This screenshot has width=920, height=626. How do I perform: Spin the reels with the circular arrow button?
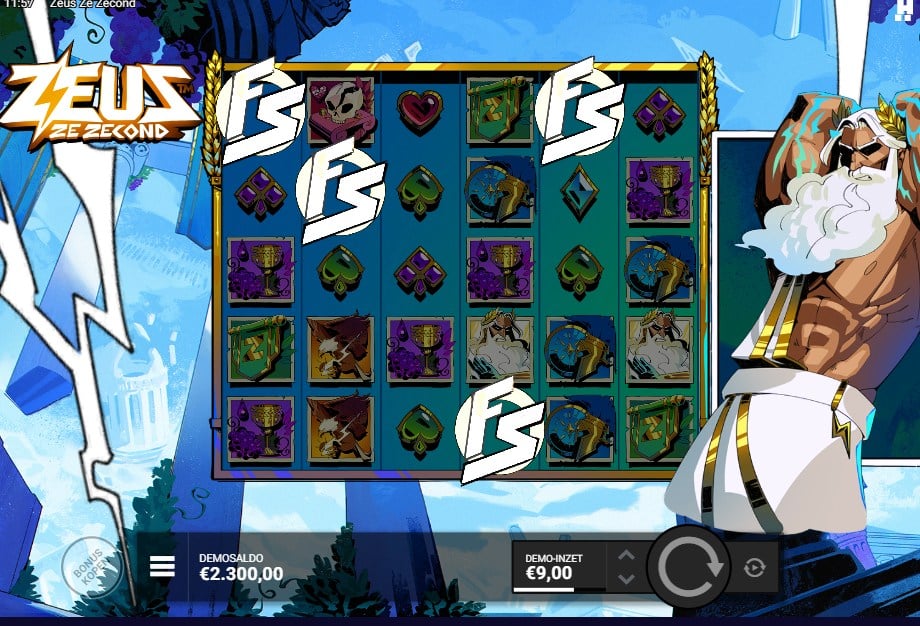tap(690, 567)
